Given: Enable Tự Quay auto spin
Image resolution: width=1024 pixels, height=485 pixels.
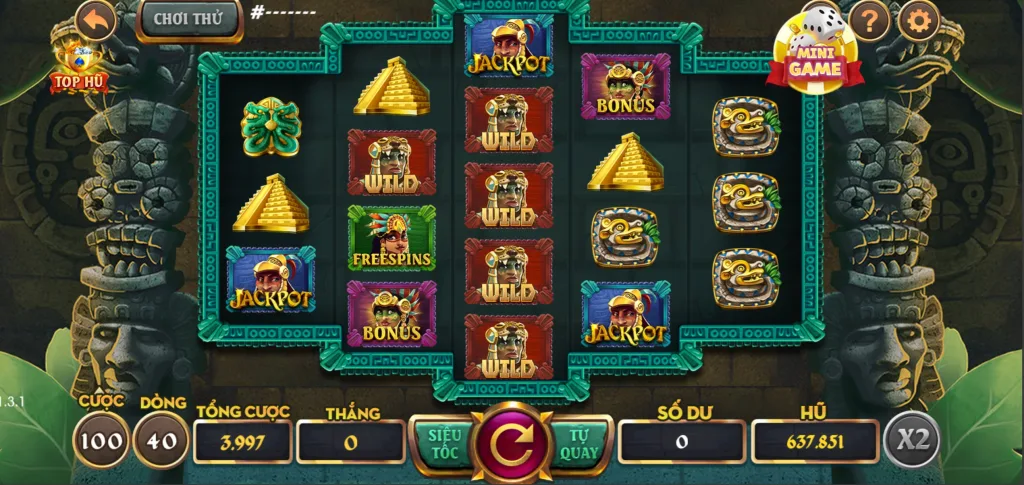Looking at the screenshot, I should coord(580,442).
